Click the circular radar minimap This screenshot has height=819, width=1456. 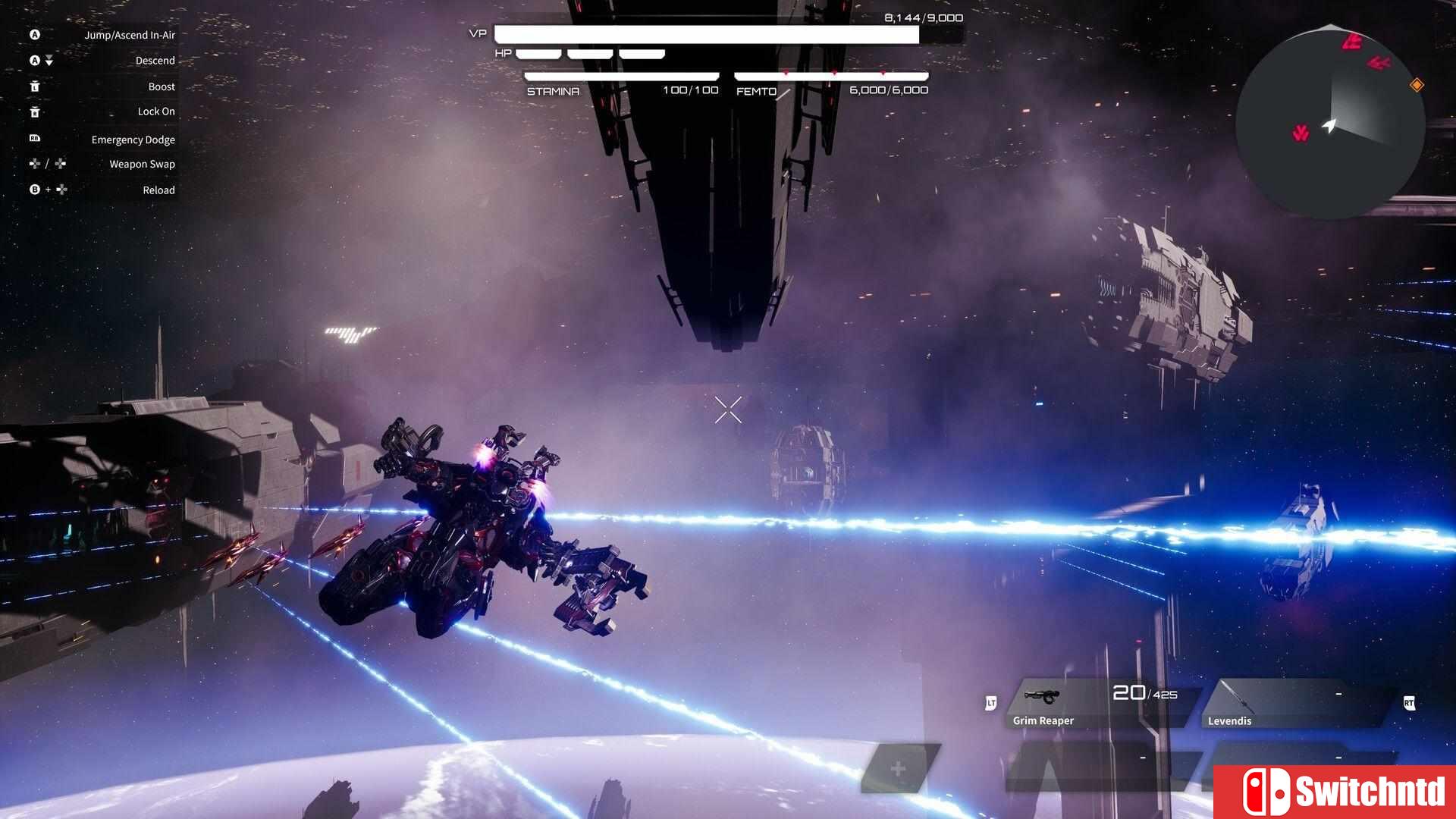tap(1330, 123)
